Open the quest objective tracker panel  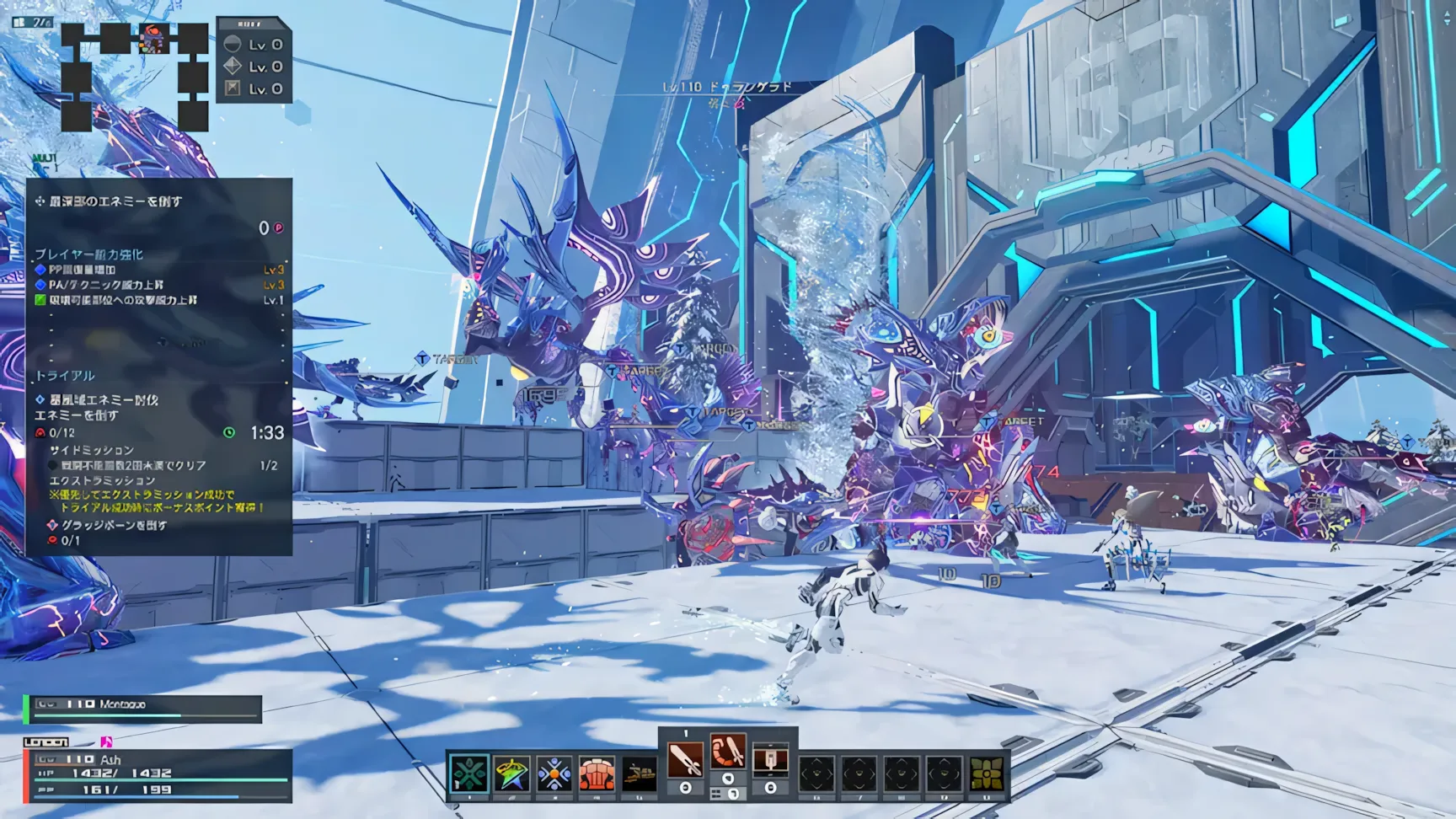[159, 367]
